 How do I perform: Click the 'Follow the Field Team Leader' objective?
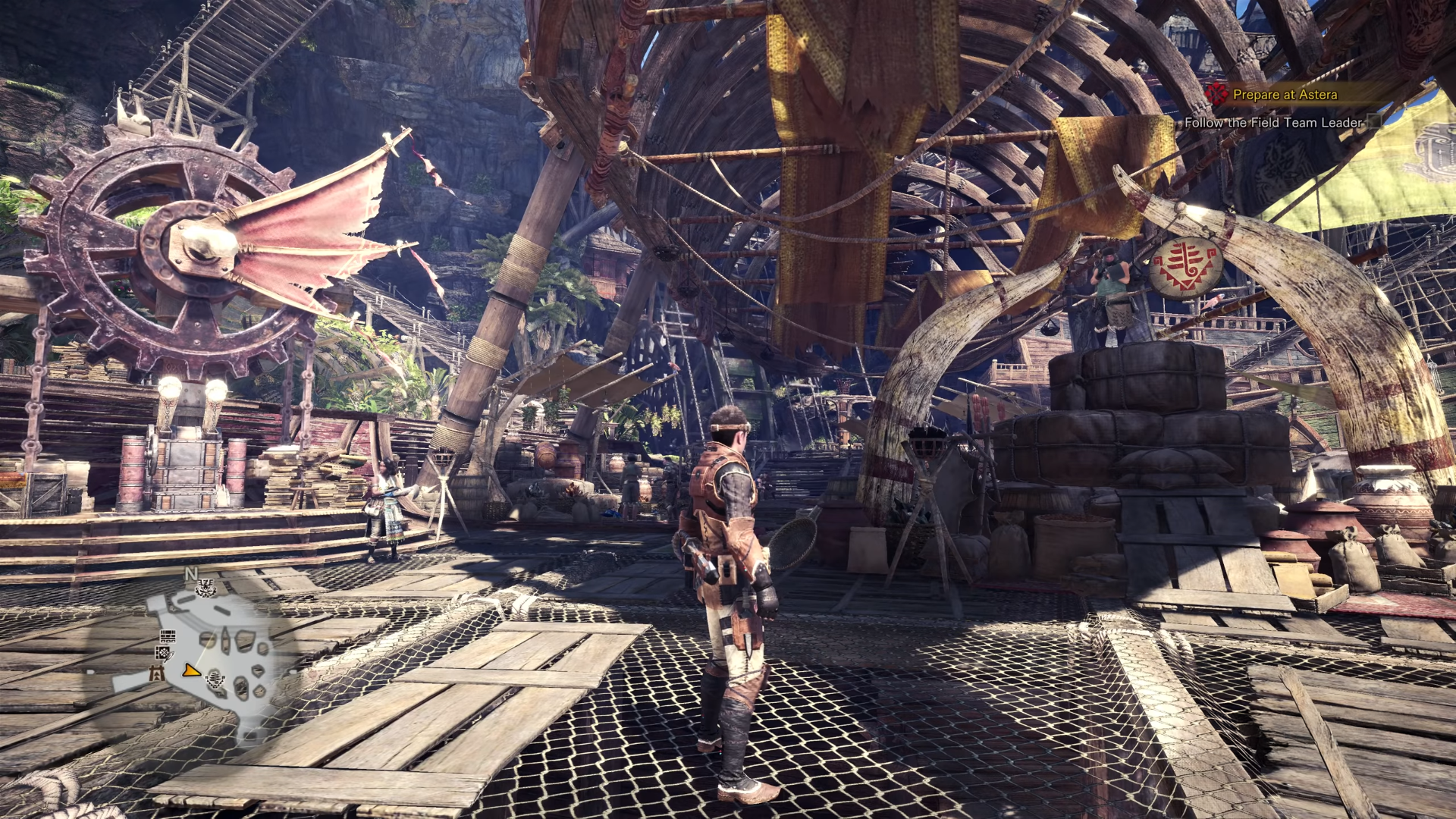1273,122
